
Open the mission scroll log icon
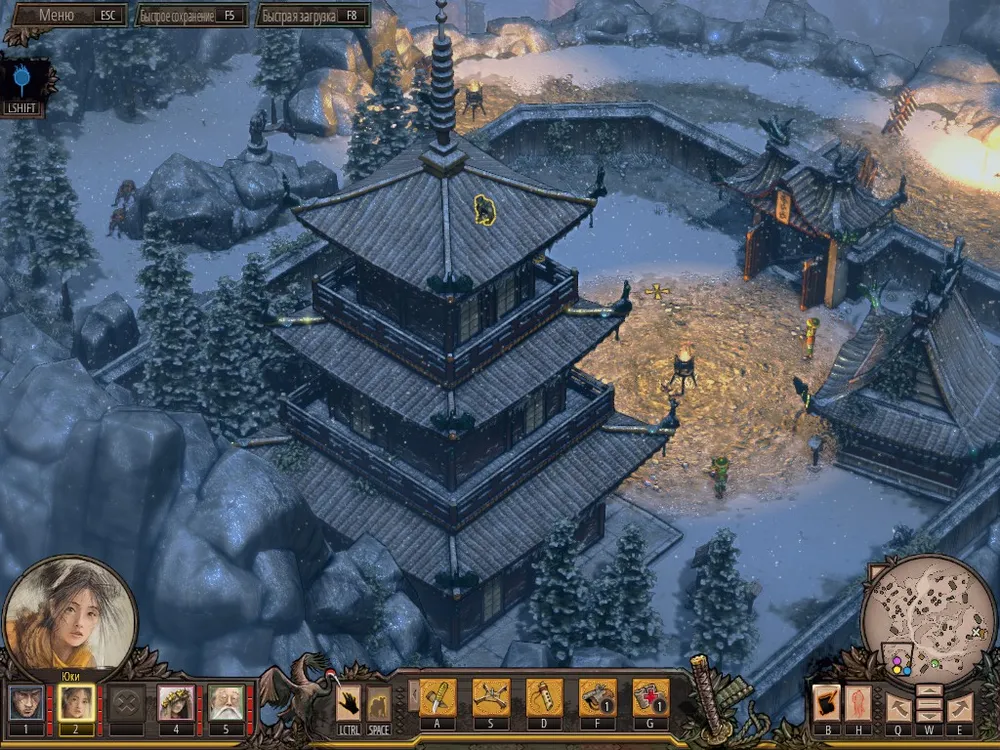click(826, 703)
